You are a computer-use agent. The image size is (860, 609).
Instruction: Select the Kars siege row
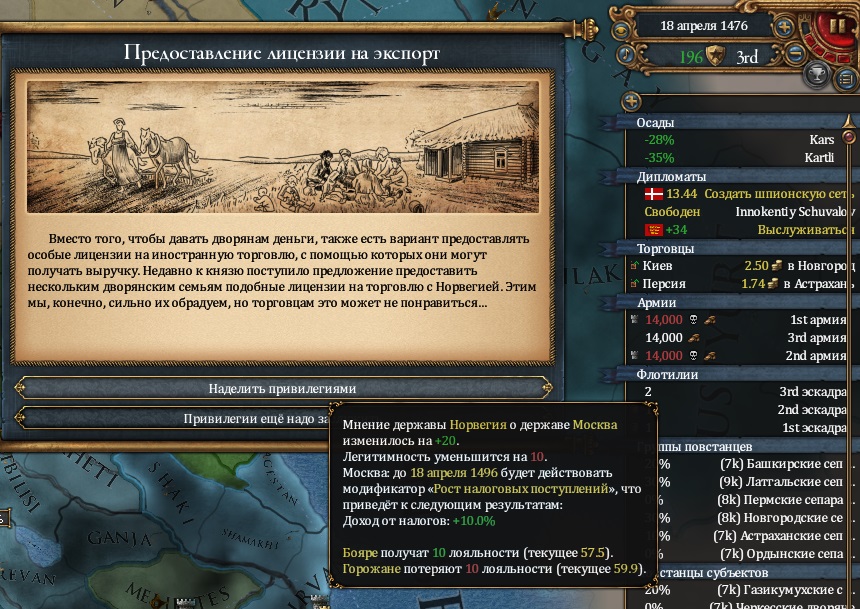(x=742, y=141)
